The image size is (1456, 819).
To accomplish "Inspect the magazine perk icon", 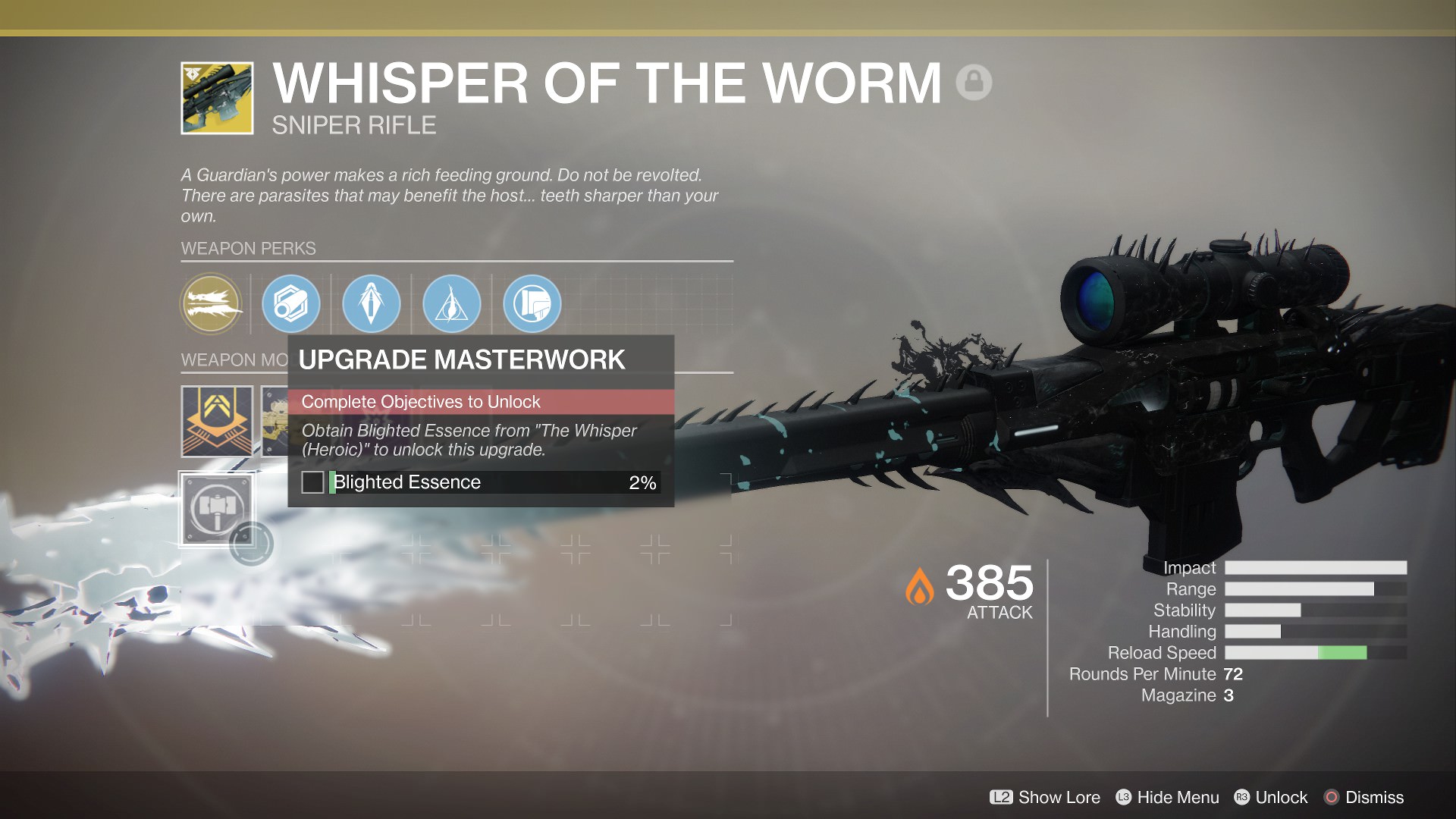I will click(371, 303).
